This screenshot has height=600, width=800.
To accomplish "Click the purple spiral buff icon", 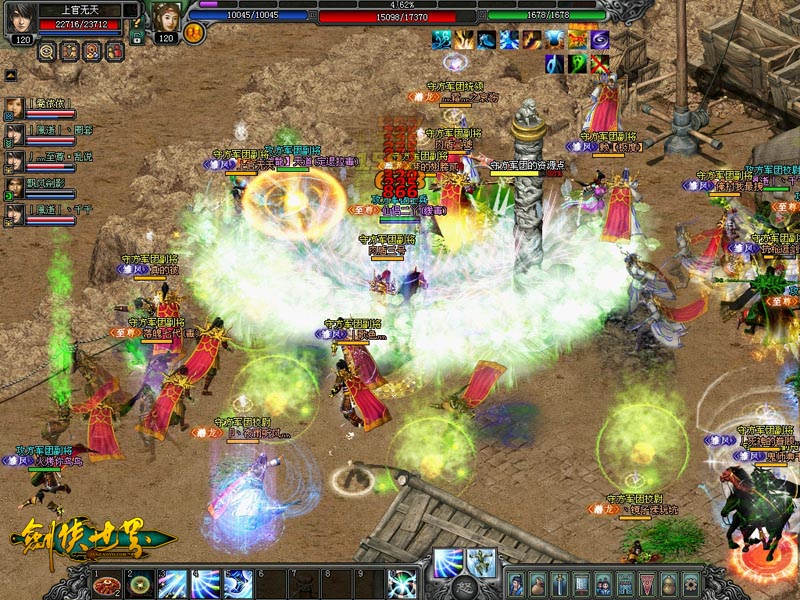I will click(599, 40).
